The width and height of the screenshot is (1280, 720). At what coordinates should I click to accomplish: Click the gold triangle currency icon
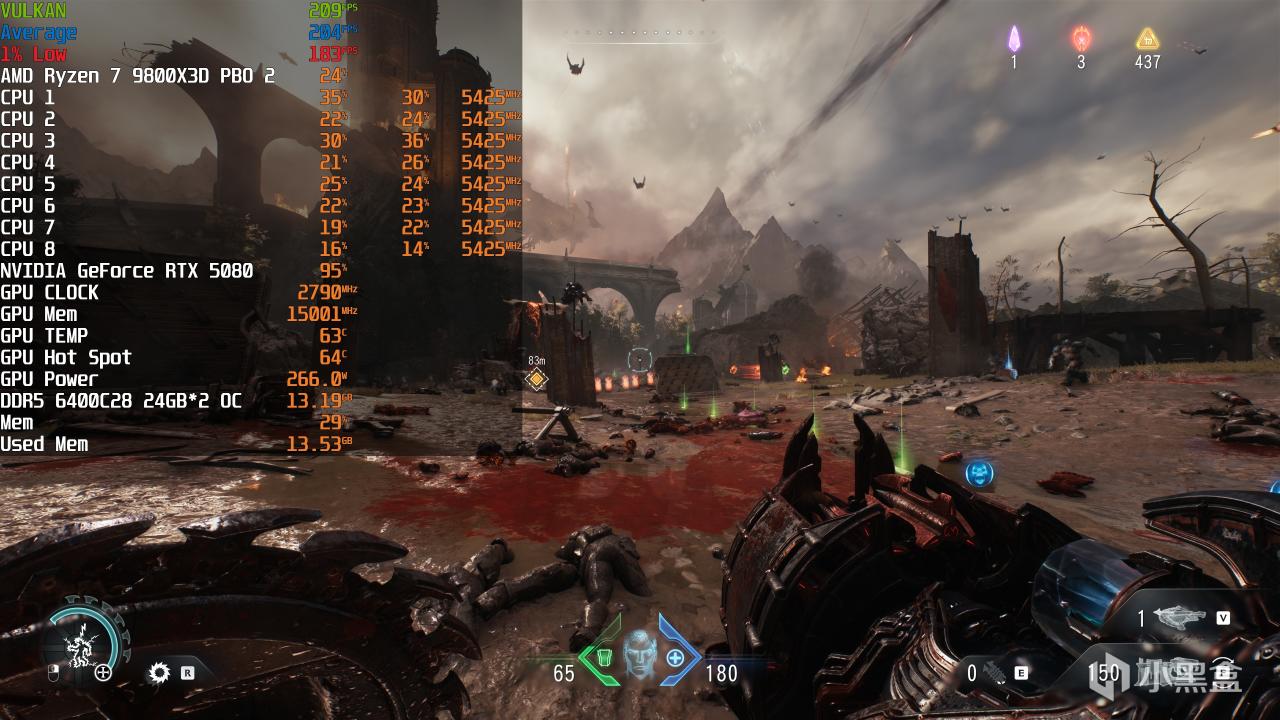[x=1147, y=39]
